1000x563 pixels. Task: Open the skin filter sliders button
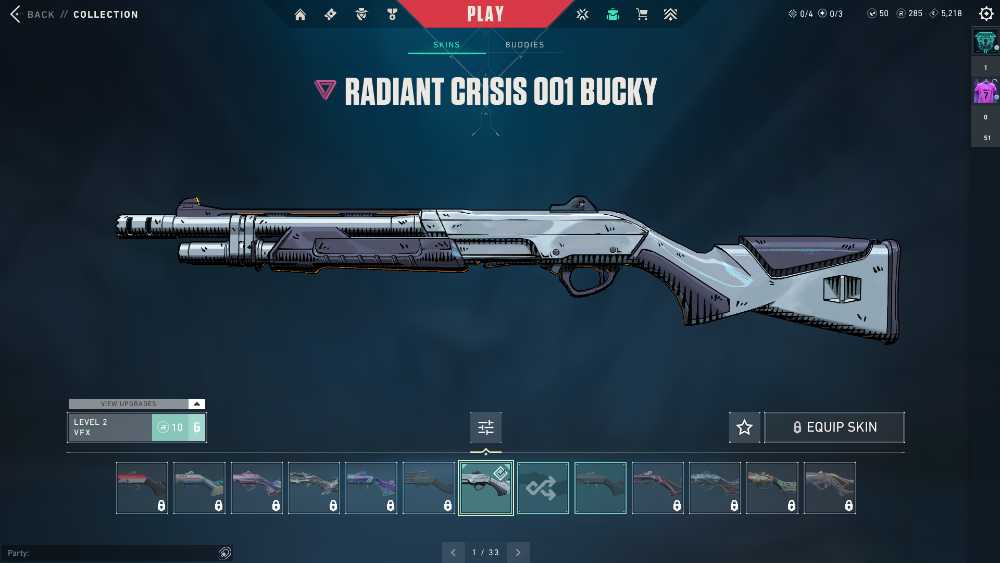click(486, 427)
